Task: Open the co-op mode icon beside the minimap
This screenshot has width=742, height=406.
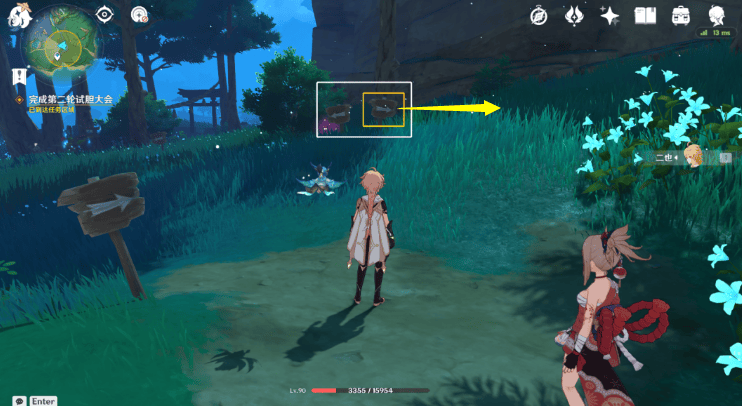Action: tap(138, 15)
